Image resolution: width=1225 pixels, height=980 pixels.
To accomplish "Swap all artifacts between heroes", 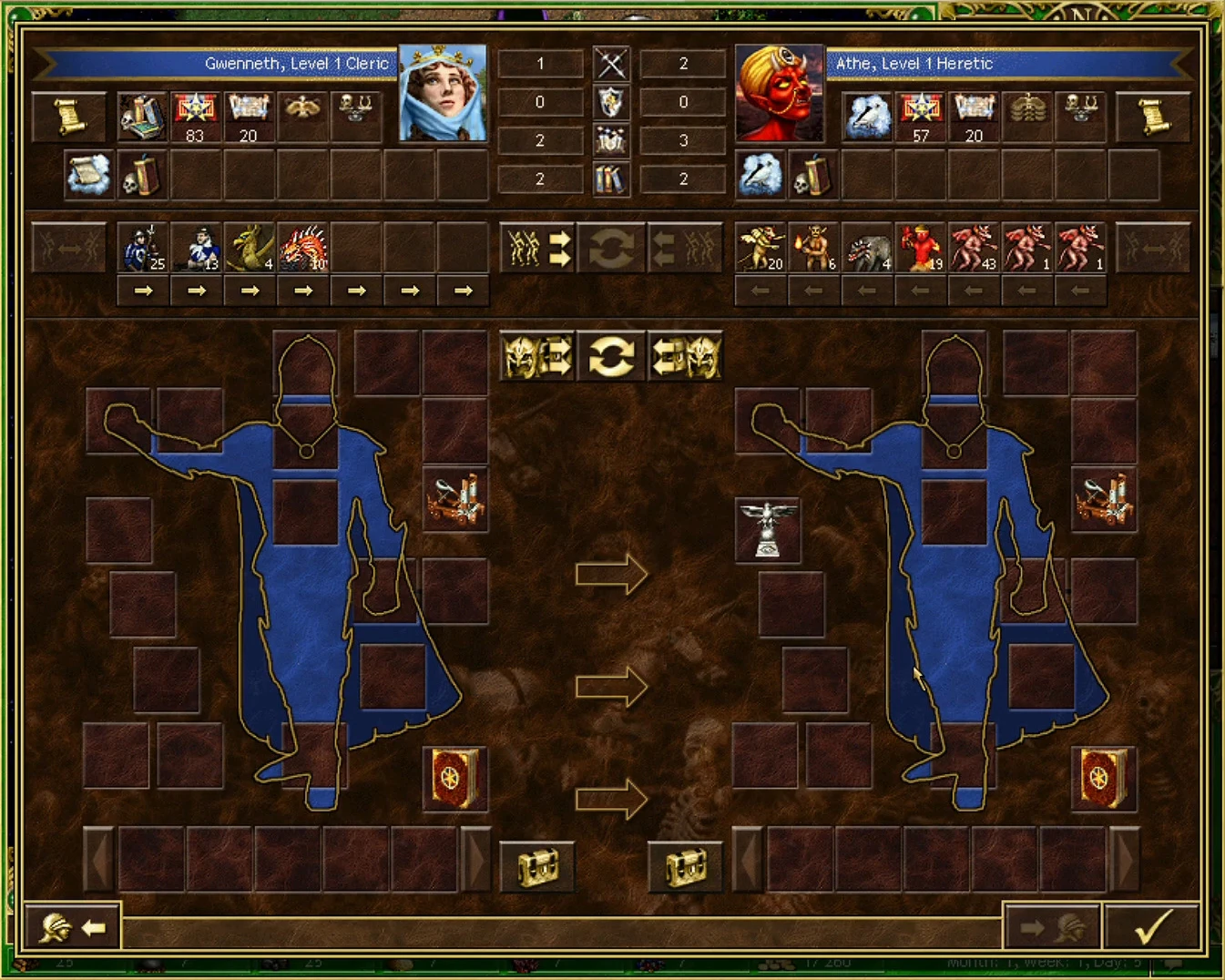I will point(611,357).
